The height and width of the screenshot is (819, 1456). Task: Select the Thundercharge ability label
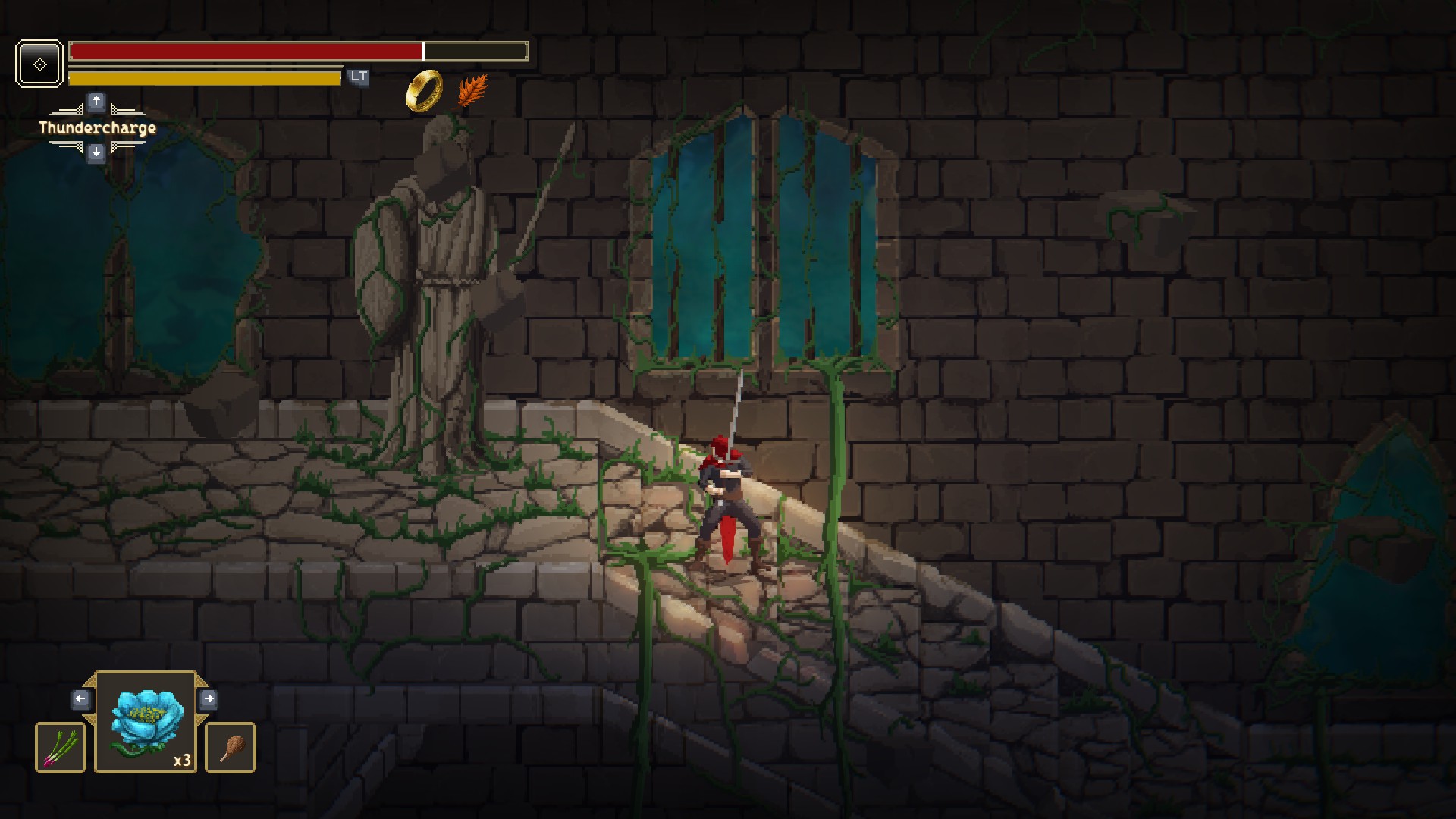97,127
